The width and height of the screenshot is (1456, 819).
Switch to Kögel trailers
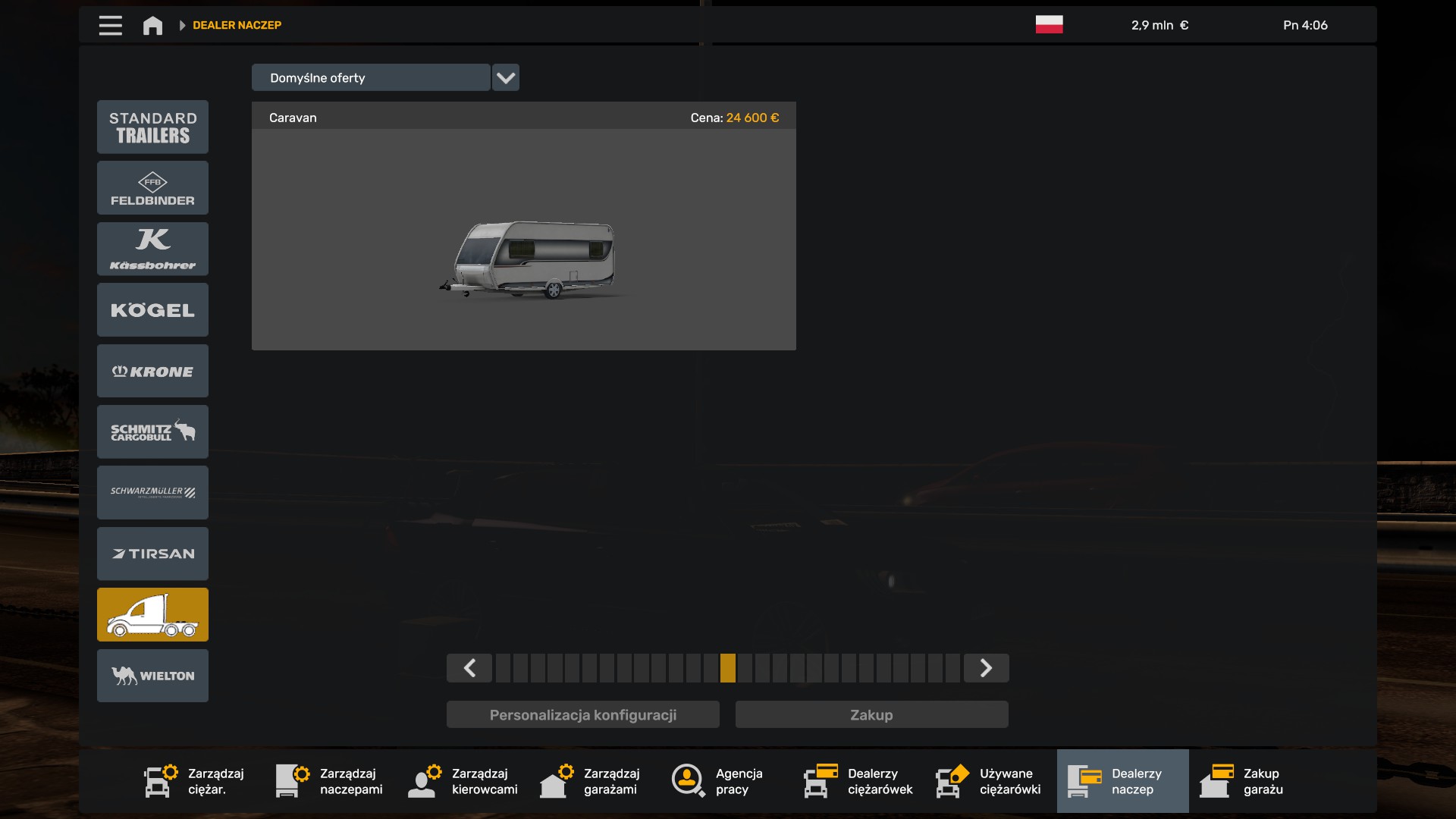pyautogui.click(x=152, y=309)
